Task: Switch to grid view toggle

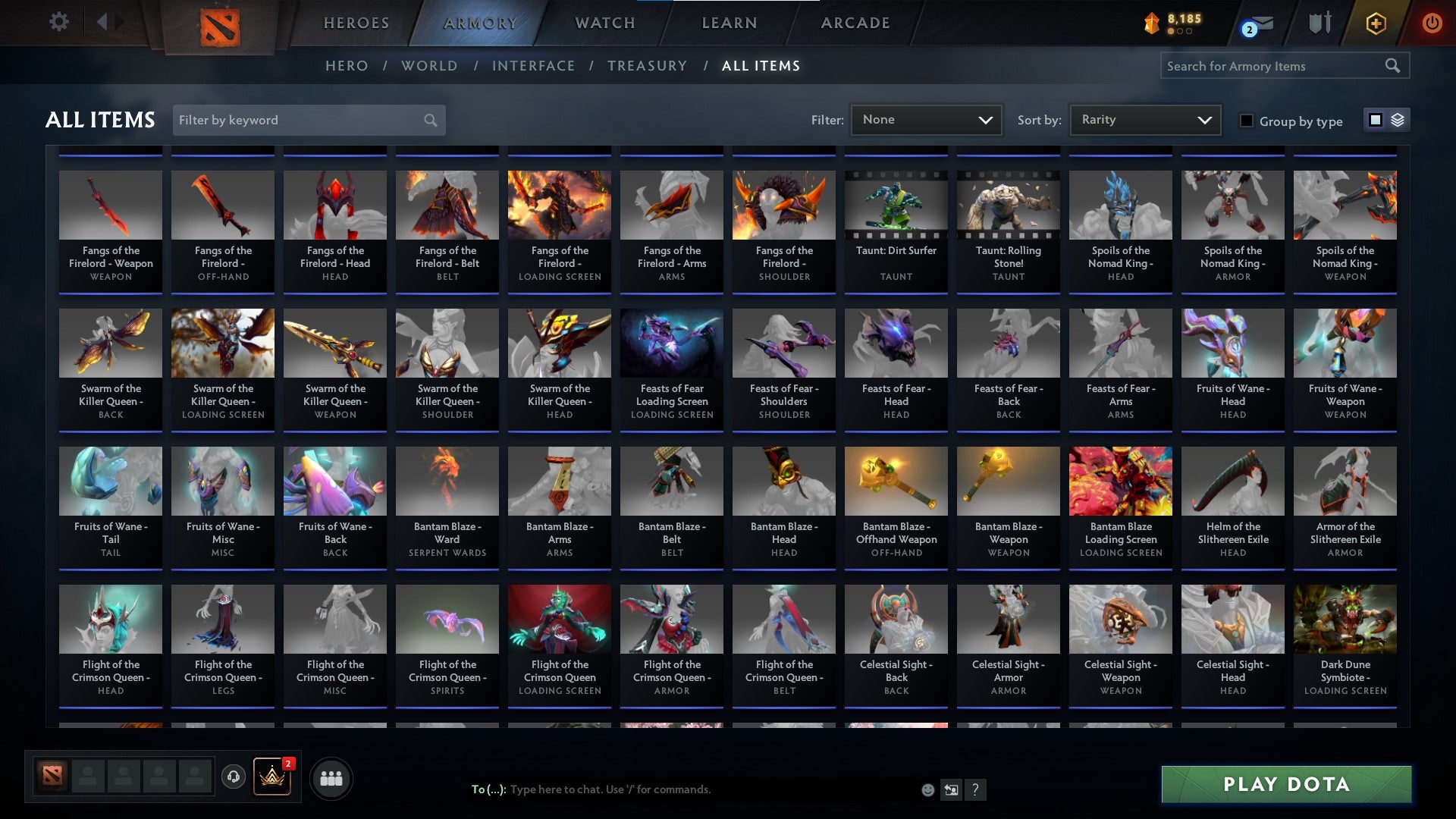Action: 1375,120
